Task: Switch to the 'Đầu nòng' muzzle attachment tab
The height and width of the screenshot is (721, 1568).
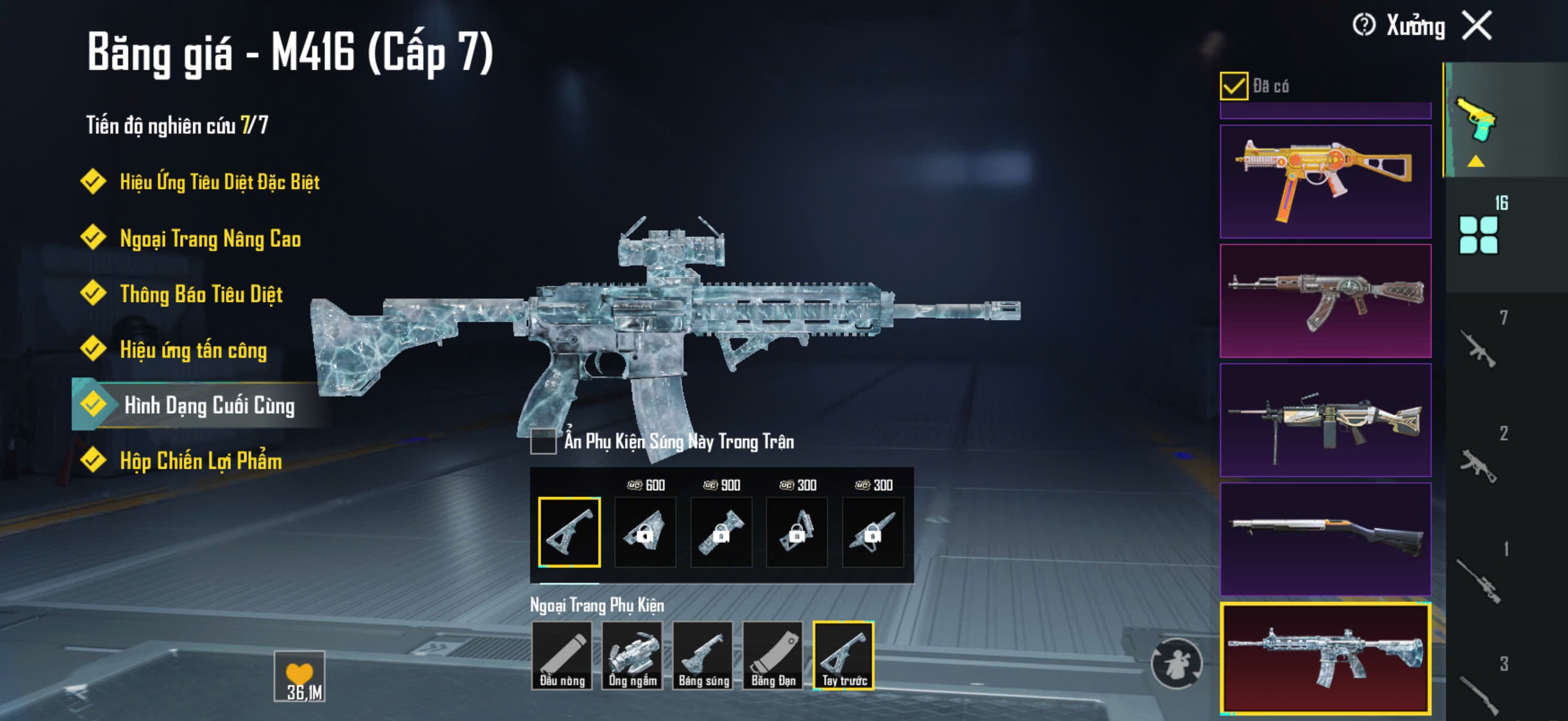Action: tap(562, 656)
